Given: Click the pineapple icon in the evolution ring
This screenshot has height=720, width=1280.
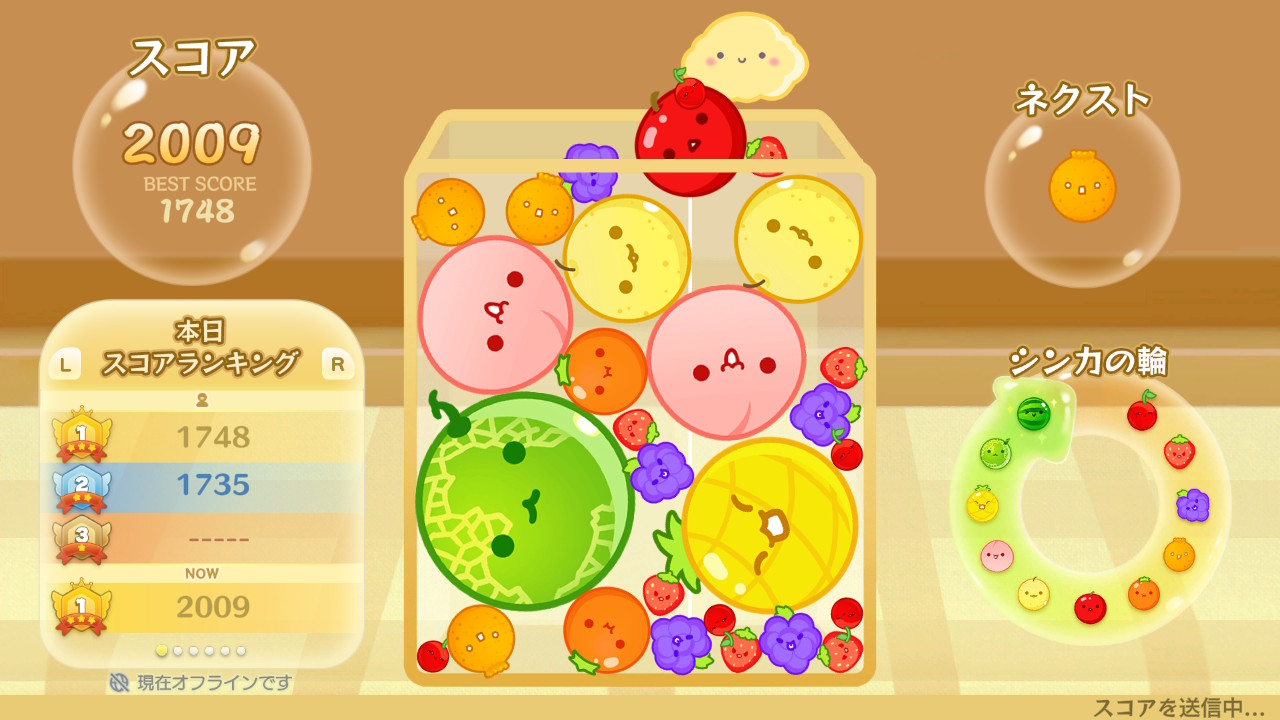Looking at the screenshot, I should (x=981, y=504).
